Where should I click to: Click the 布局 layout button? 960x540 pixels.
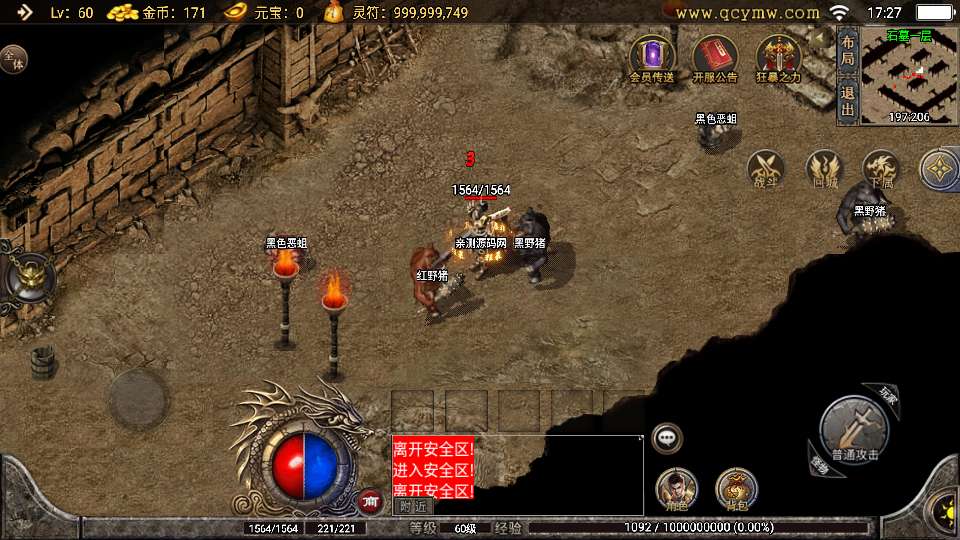click(x=847, y=51)
